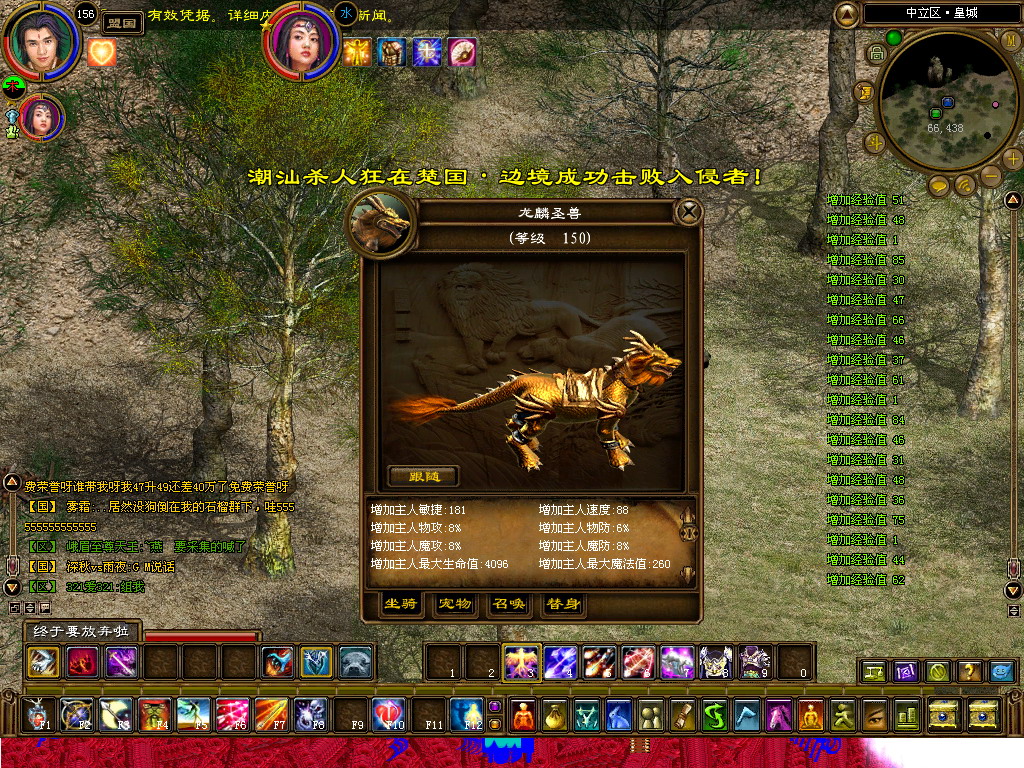Switch to the 替身 substitute tab
Viewport: 1024px width, 768px height.
(561, 604)
